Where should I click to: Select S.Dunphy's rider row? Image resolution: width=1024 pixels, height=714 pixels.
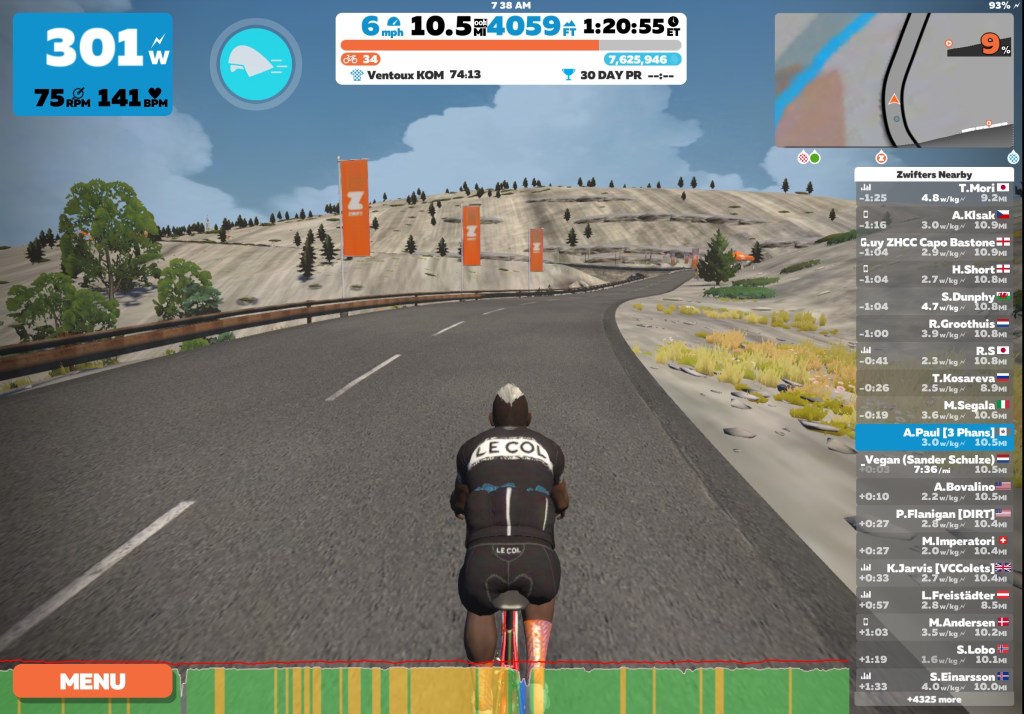pyautogui.click(x=934, y=301)
